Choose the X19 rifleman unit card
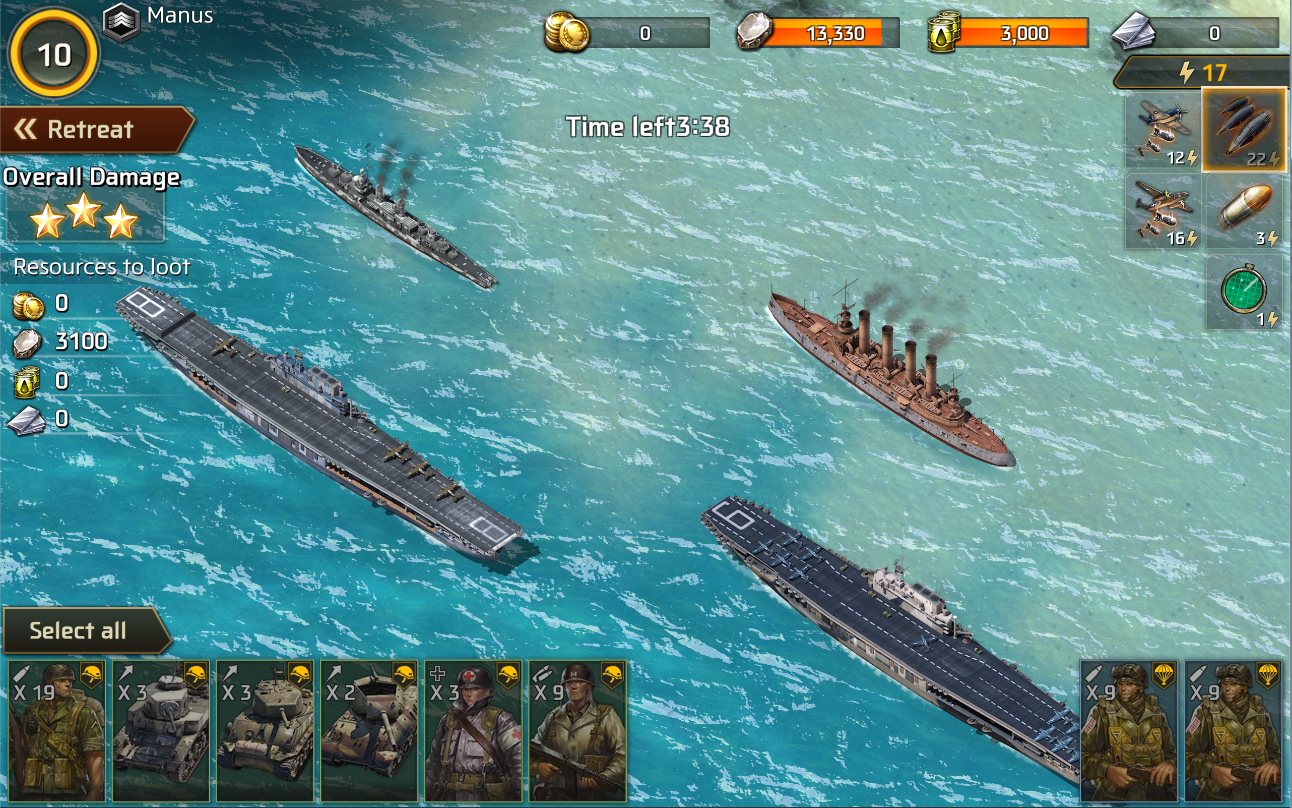This screenshot has height=808, width=1292. (57, 731)
